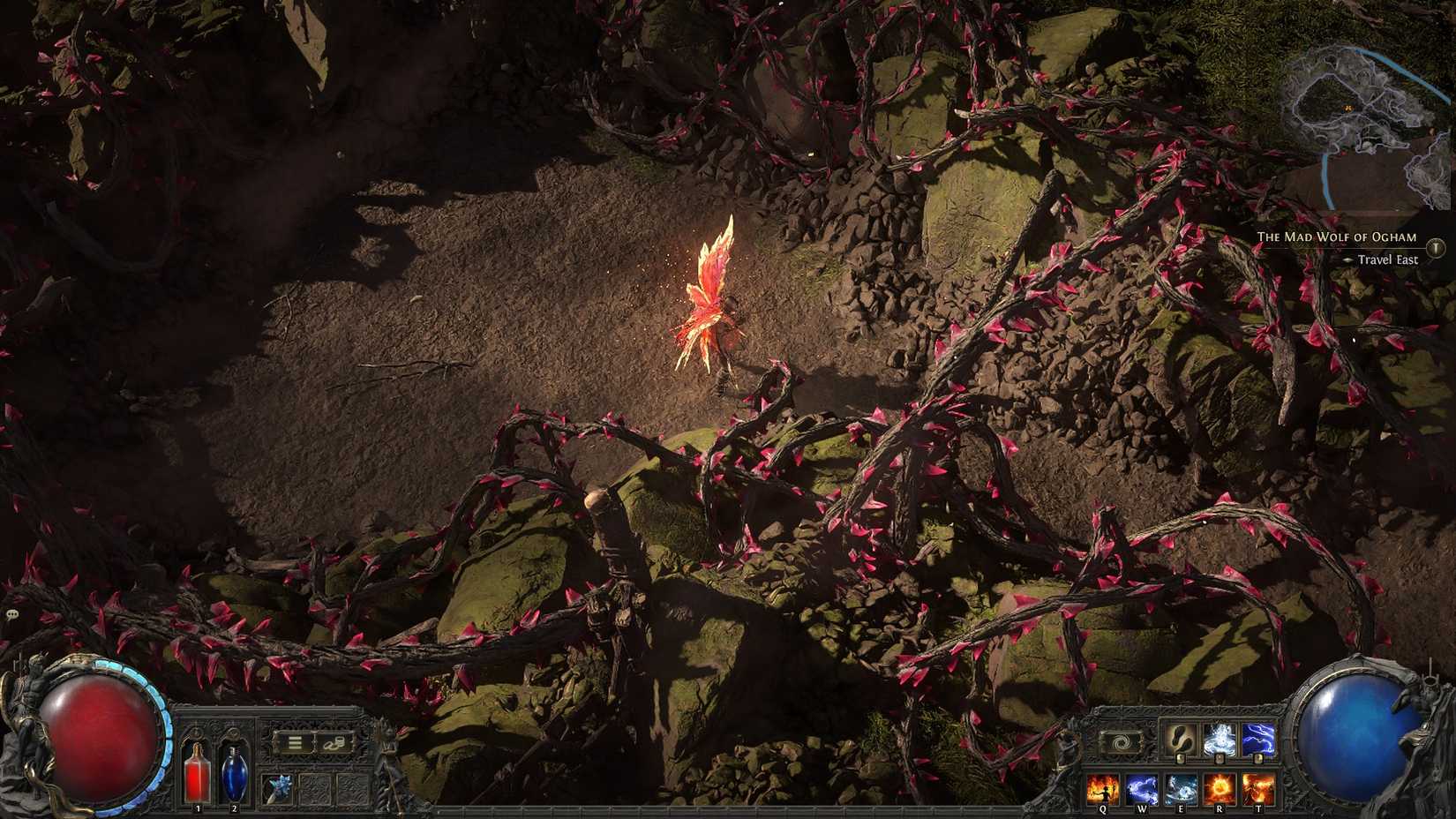The height and width of the screenshot is (819, 1456).
Task: Click the lightning dome skill icon
Action: 1219,739
